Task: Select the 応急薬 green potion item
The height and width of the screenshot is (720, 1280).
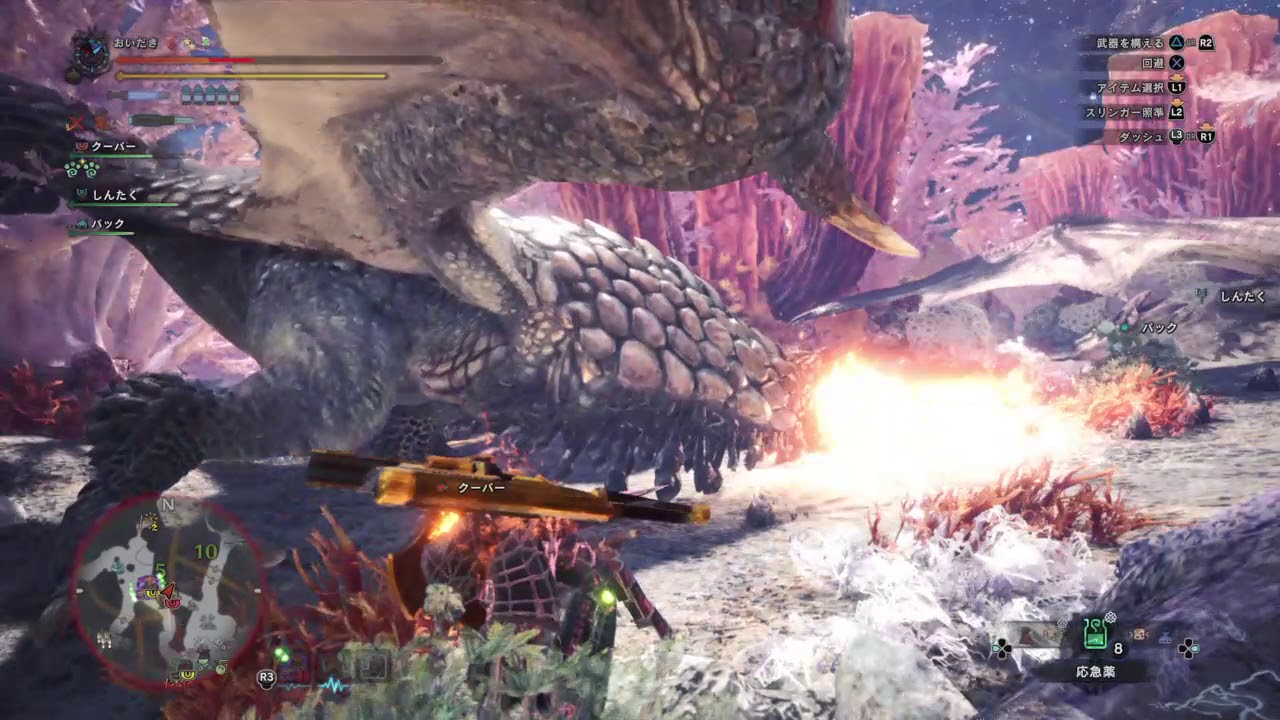Action: (1096, 633)
